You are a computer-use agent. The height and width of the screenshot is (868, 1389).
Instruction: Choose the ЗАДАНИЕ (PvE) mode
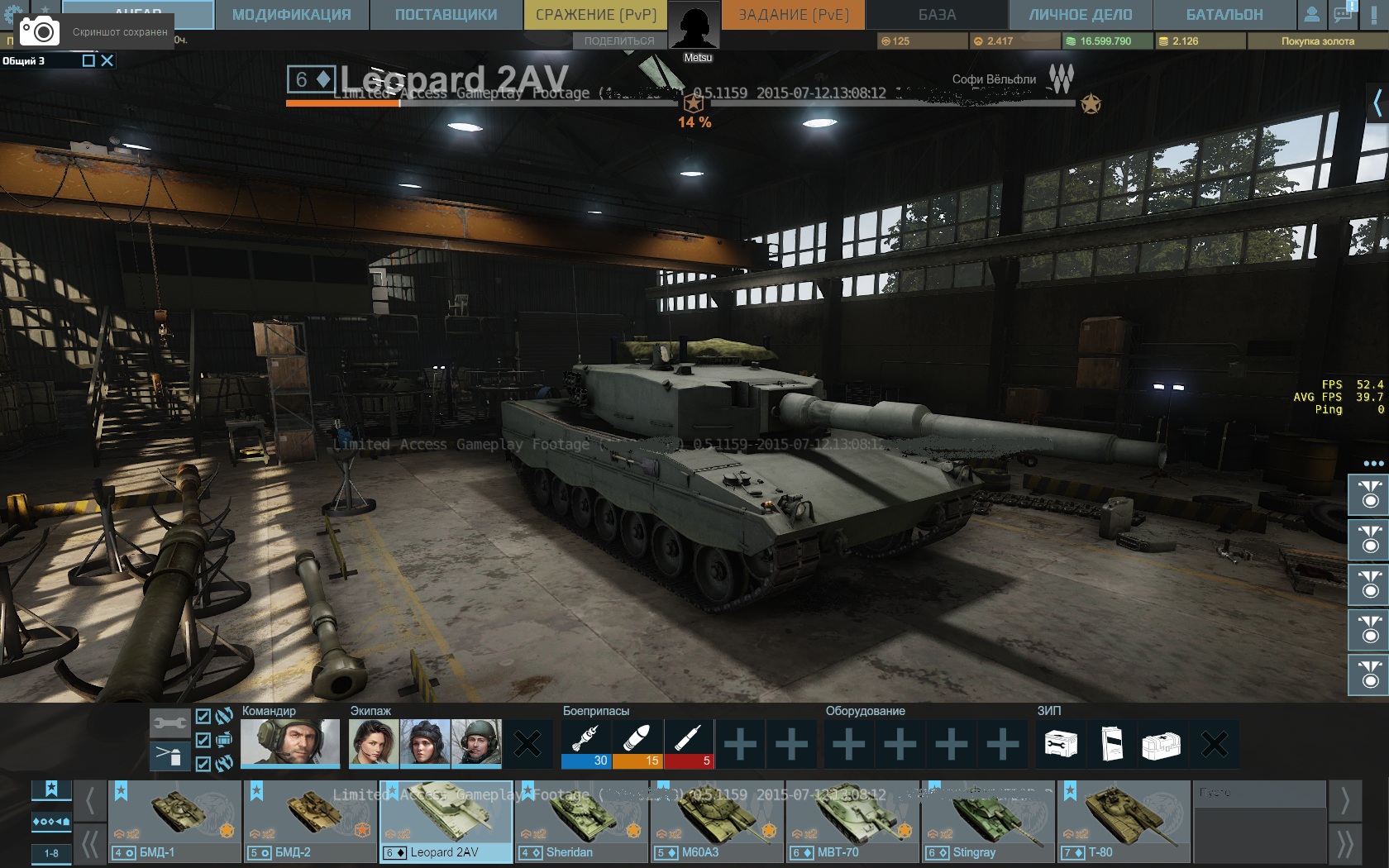[793, 15]
